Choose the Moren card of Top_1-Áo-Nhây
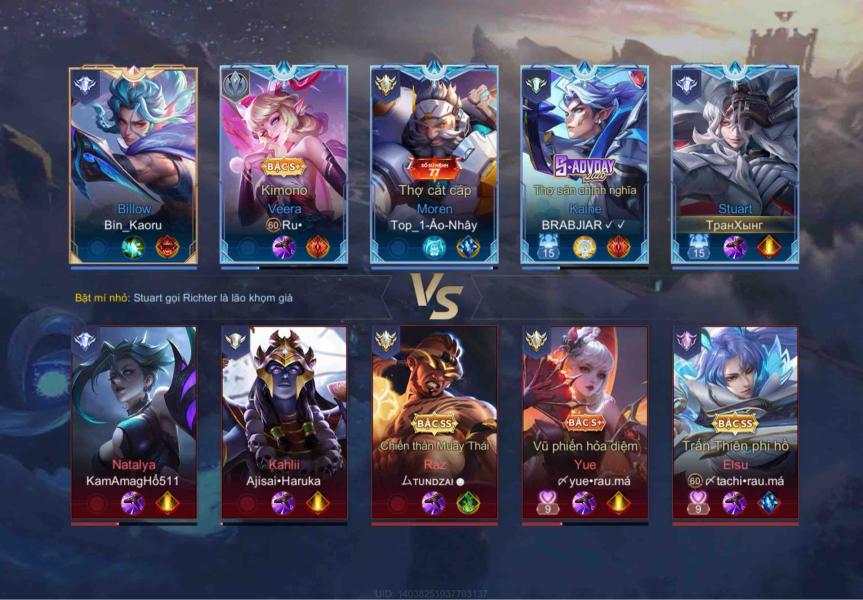 pyautogui.click(x=434, y=165)
